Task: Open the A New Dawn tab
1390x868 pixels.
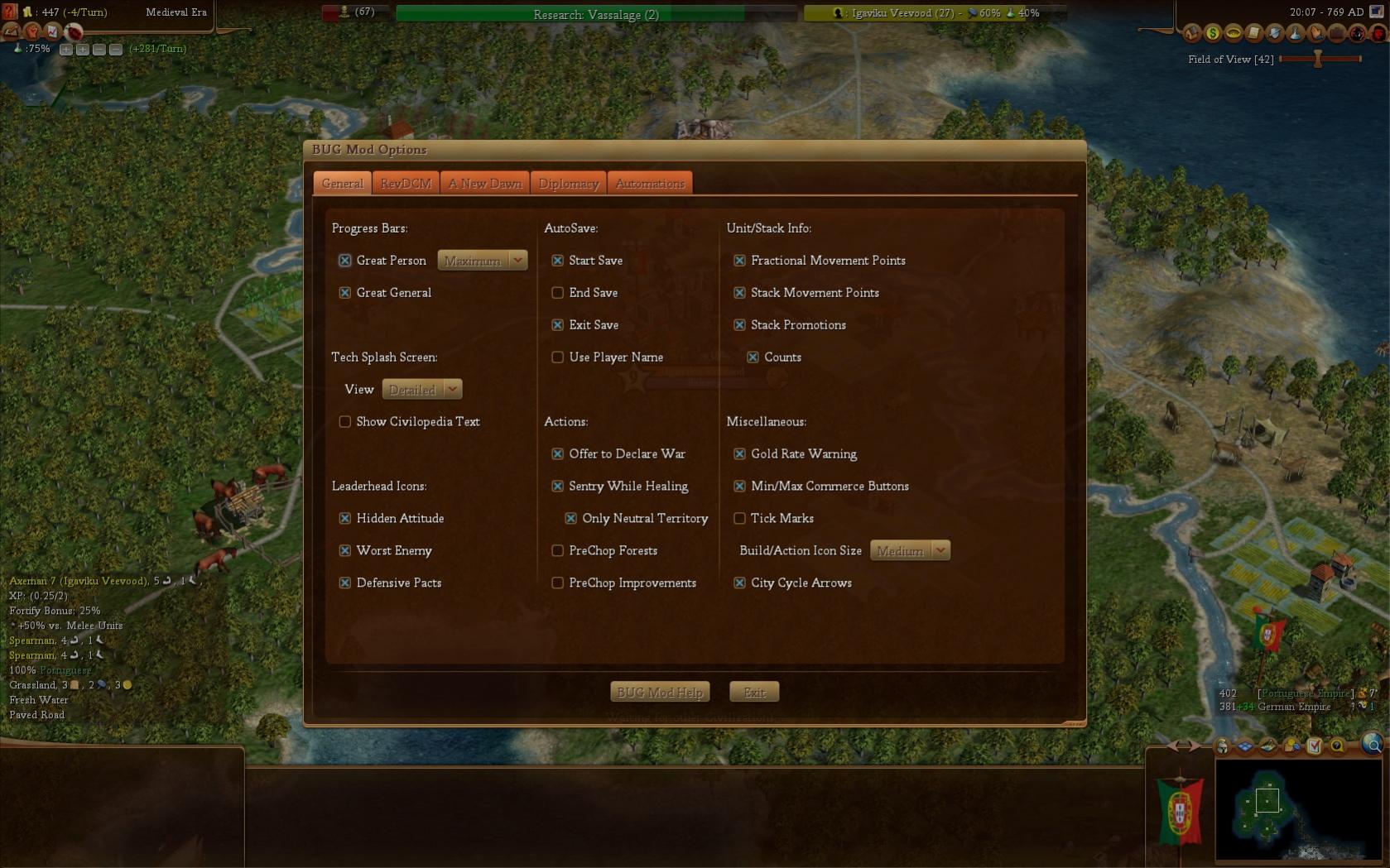Action: [x=485, y=184]
